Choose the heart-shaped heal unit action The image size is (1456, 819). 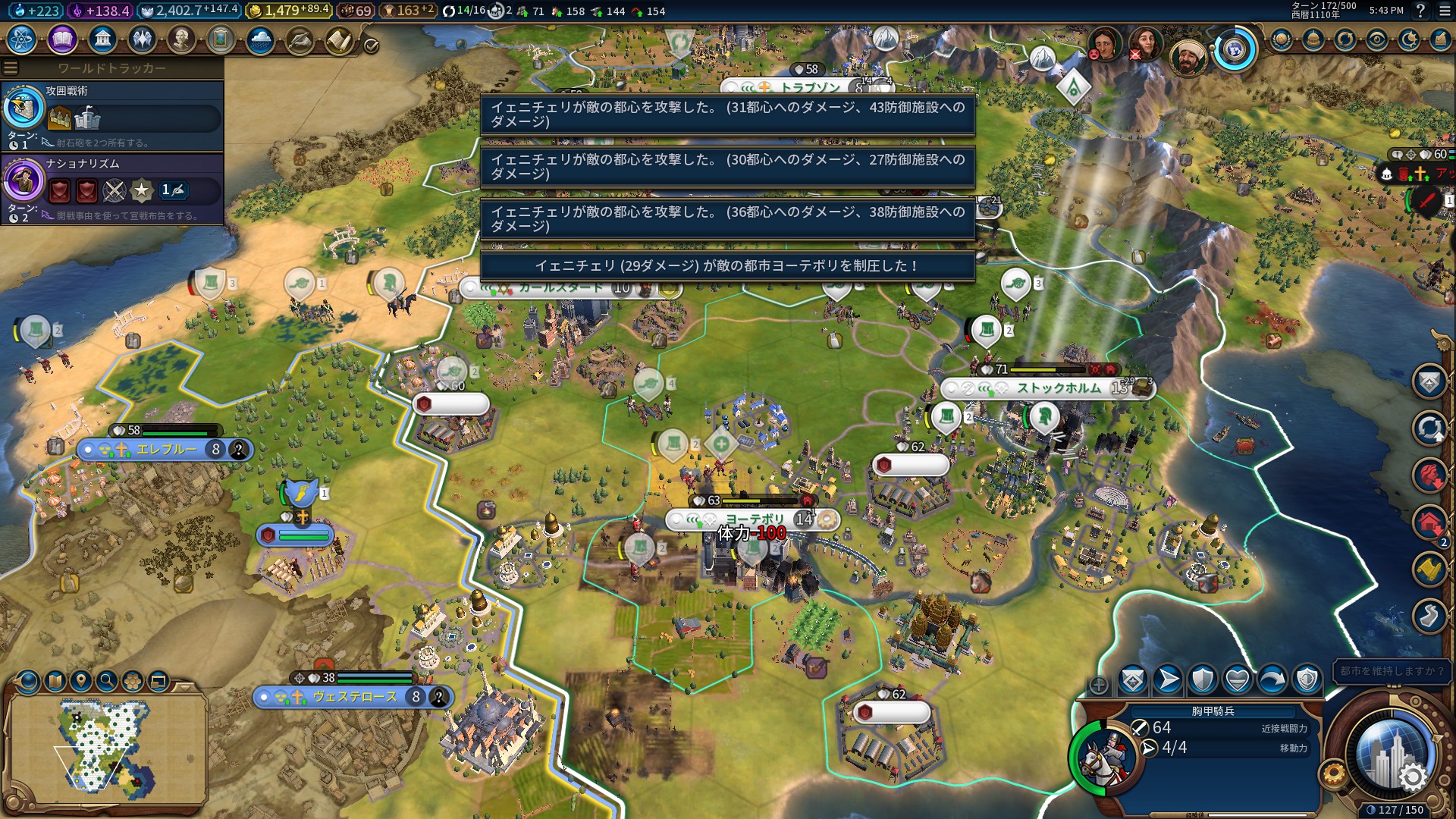pyautogui.click(x=1238, y=680)
